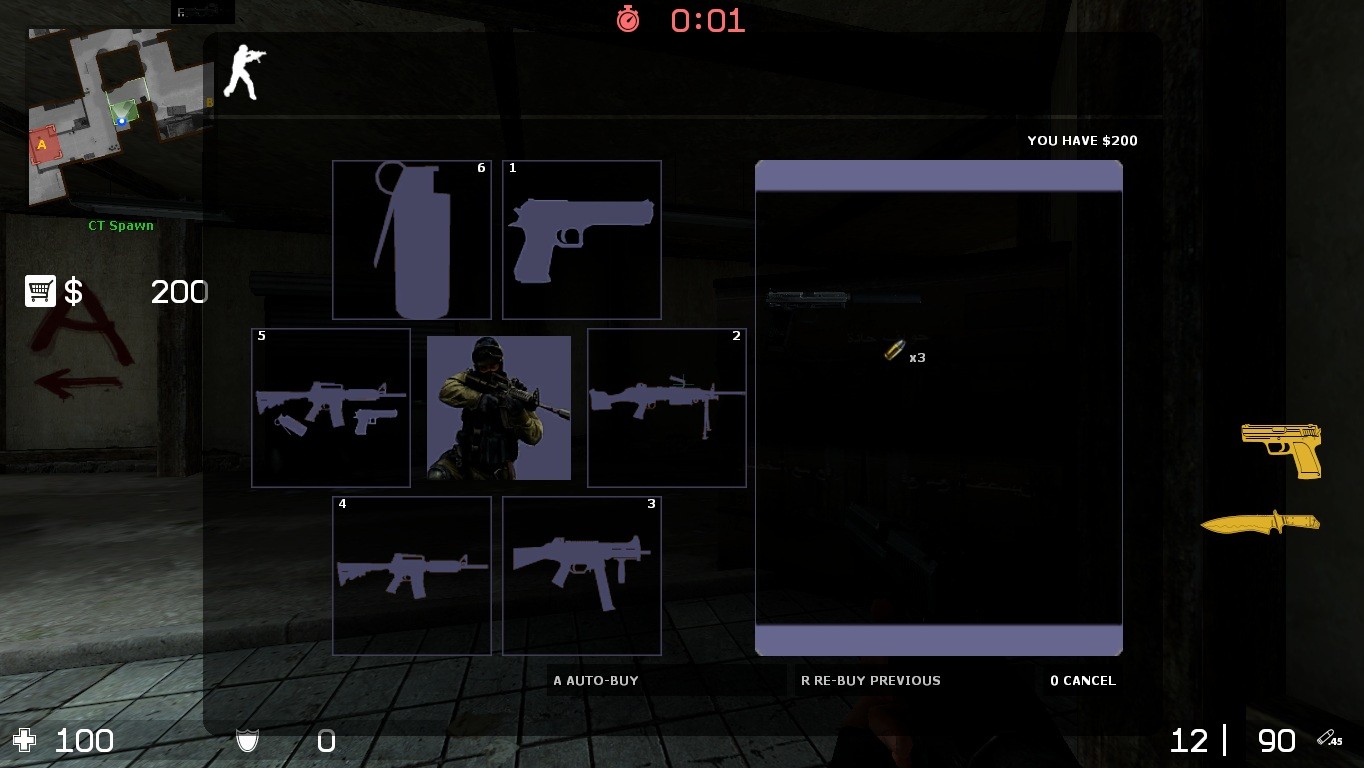Click the 0 Cancel option
This screenshot has width=1364, height=768.
coord(1082,680)
